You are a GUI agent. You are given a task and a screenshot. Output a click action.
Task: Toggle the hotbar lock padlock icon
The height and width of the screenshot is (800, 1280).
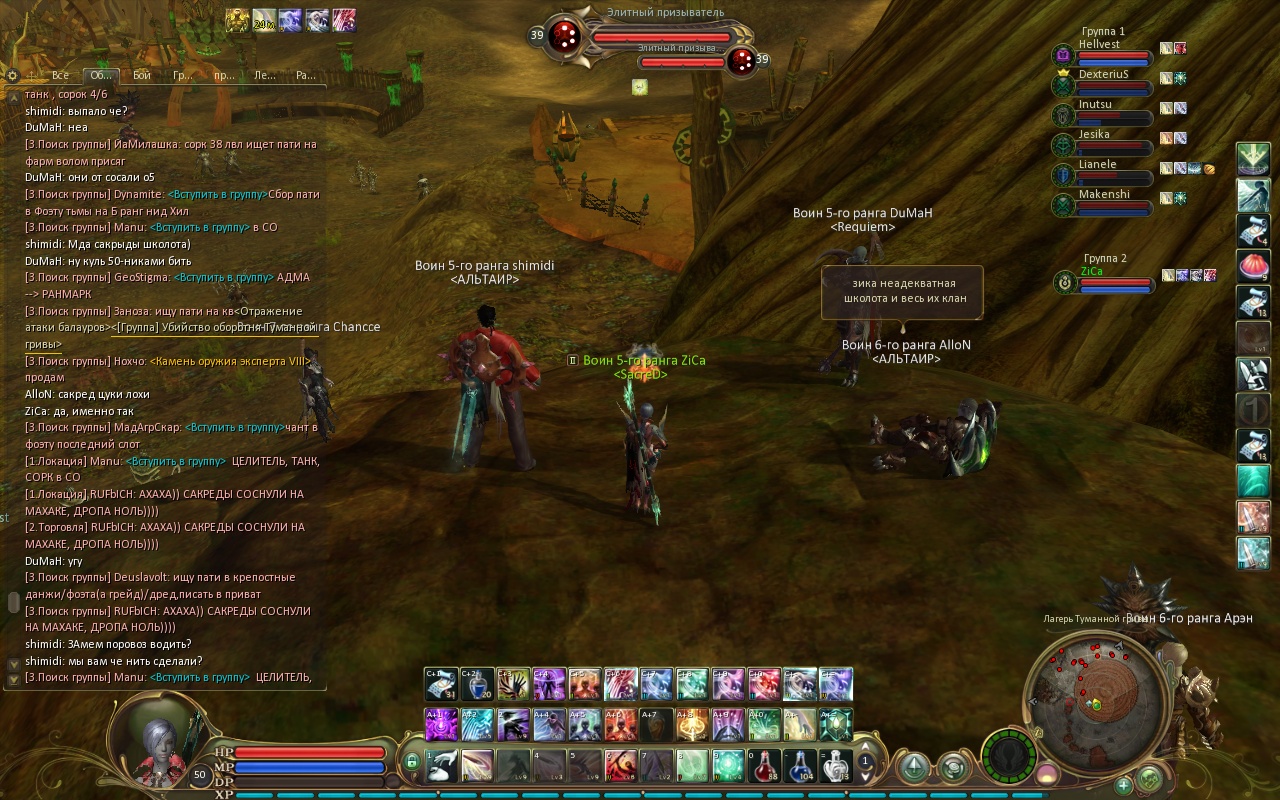tap(411, 763)
